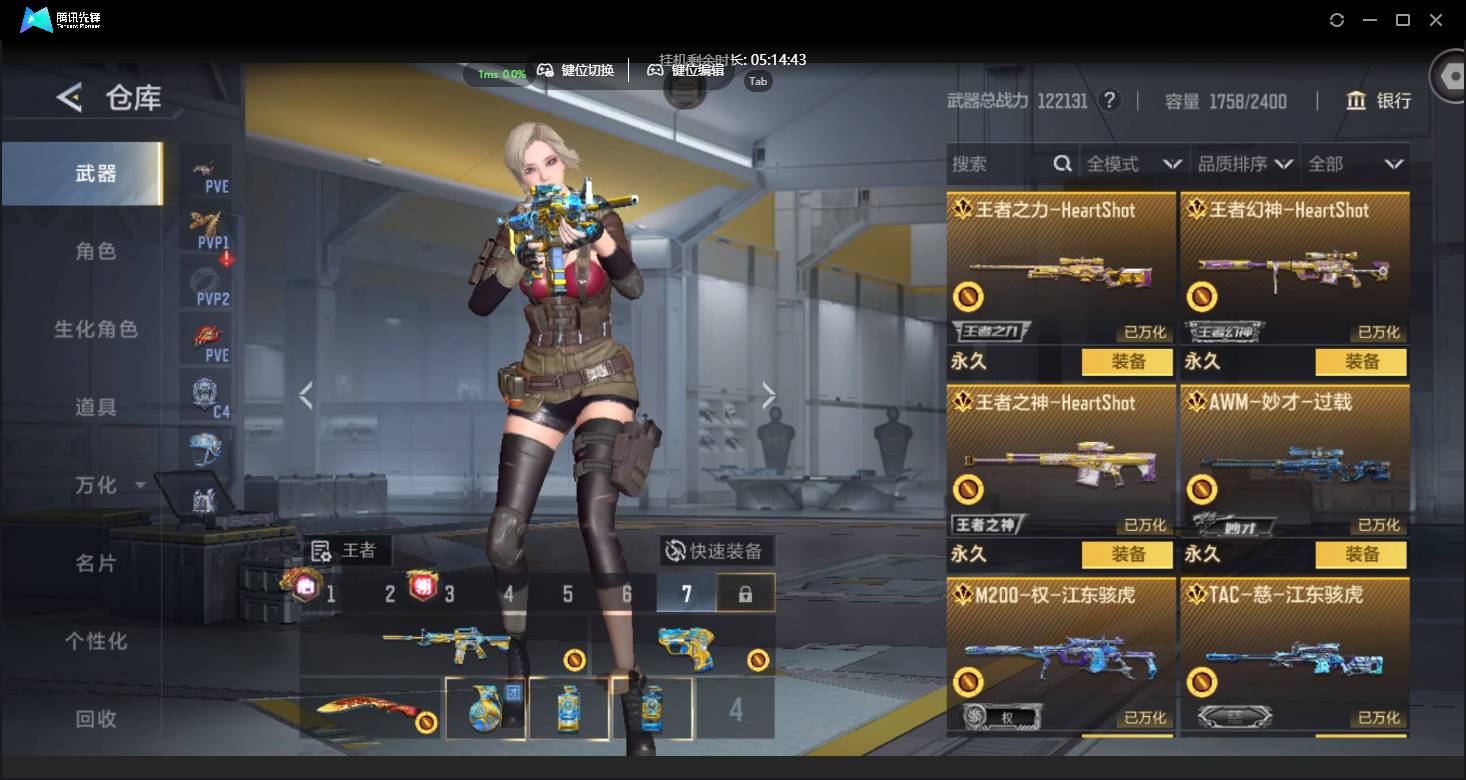Switch to 个性化 section

tap(96, 641)
